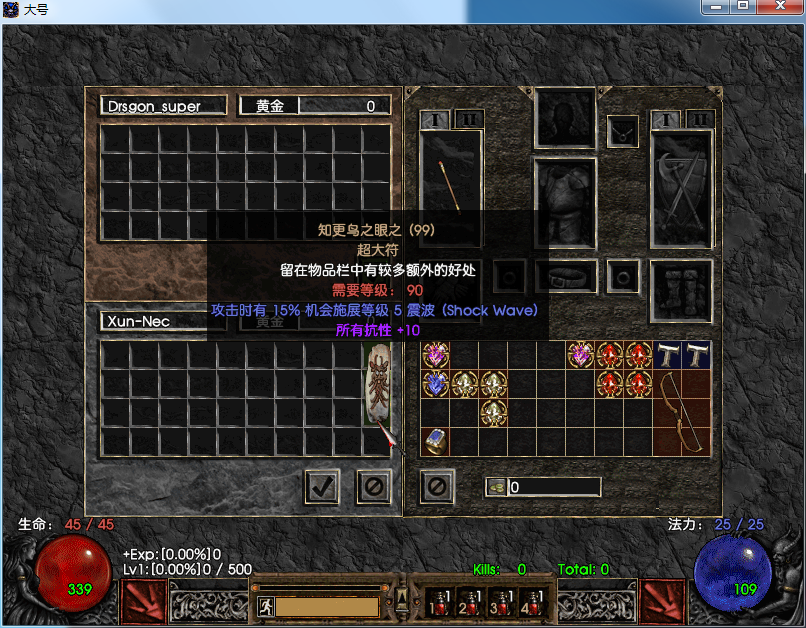Click the helmet equipment slot
This screenshot has height=628, width=806.
click(x=565, y=117)
